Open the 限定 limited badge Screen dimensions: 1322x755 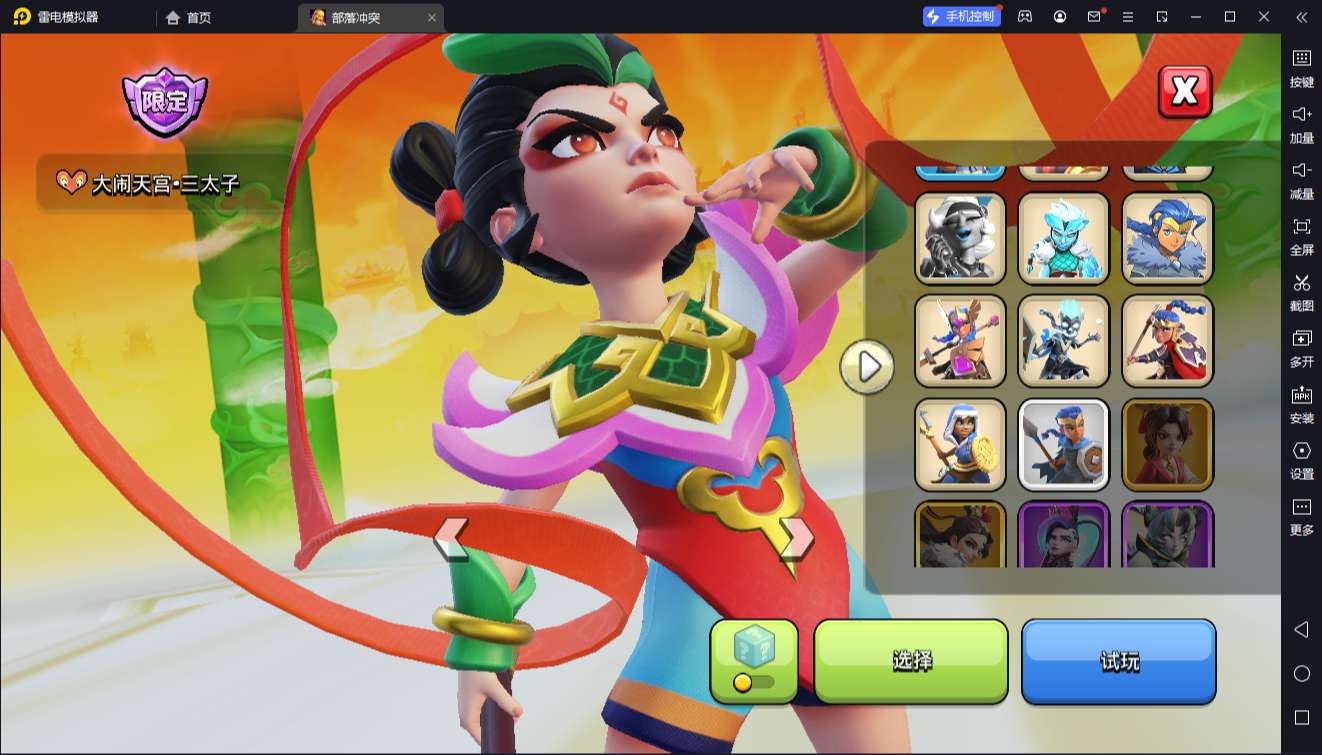(164, 101)
